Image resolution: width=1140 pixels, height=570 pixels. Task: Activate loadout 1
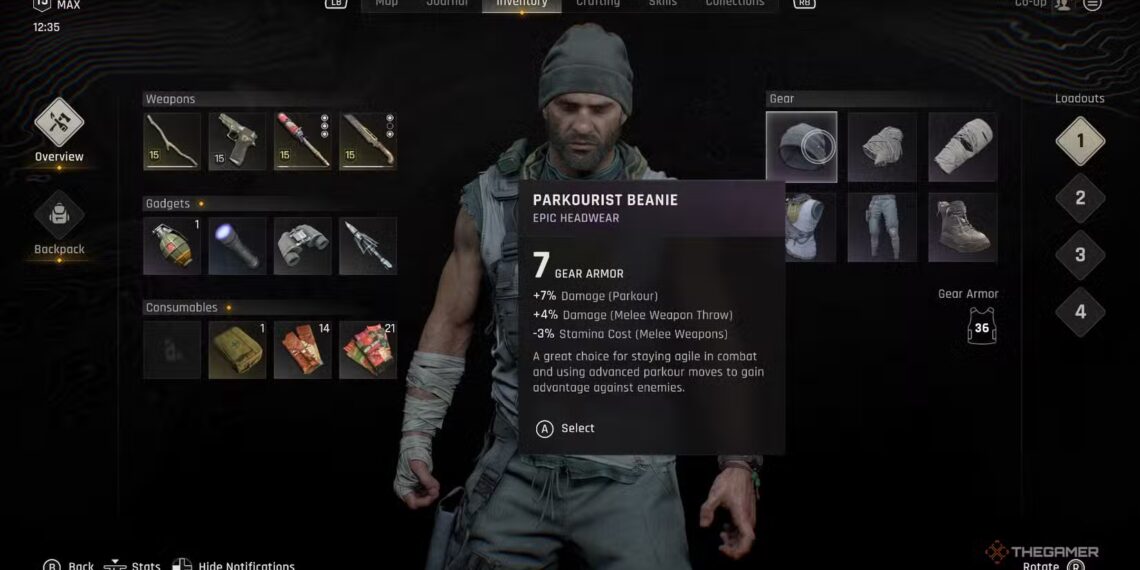point(1080,141)
